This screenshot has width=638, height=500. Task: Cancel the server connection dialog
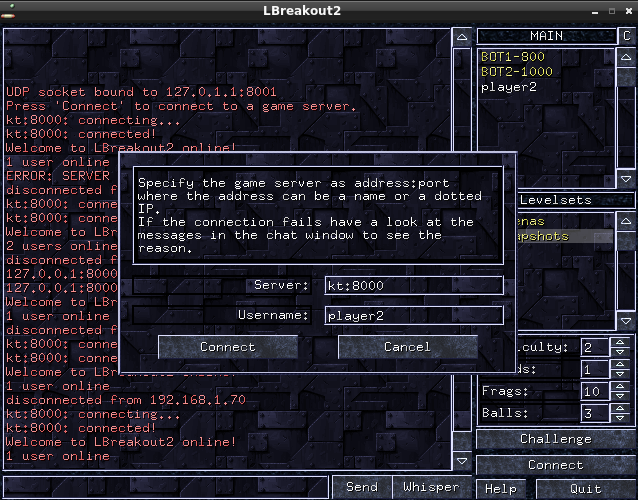coord(407,347)
